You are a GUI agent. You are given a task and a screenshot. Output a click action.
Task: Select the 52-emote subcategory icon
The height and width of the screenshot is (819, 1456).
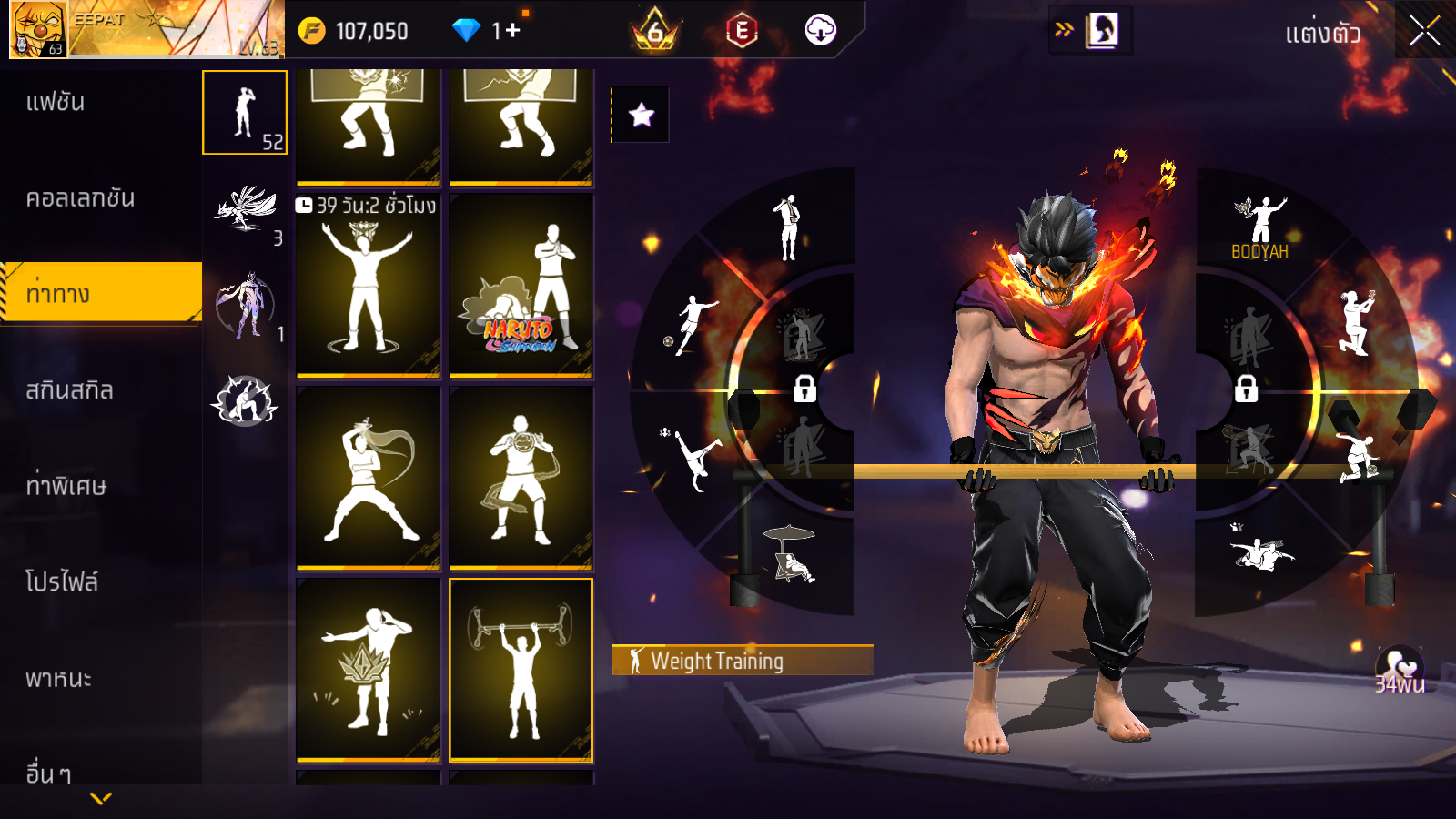[245, 113]
